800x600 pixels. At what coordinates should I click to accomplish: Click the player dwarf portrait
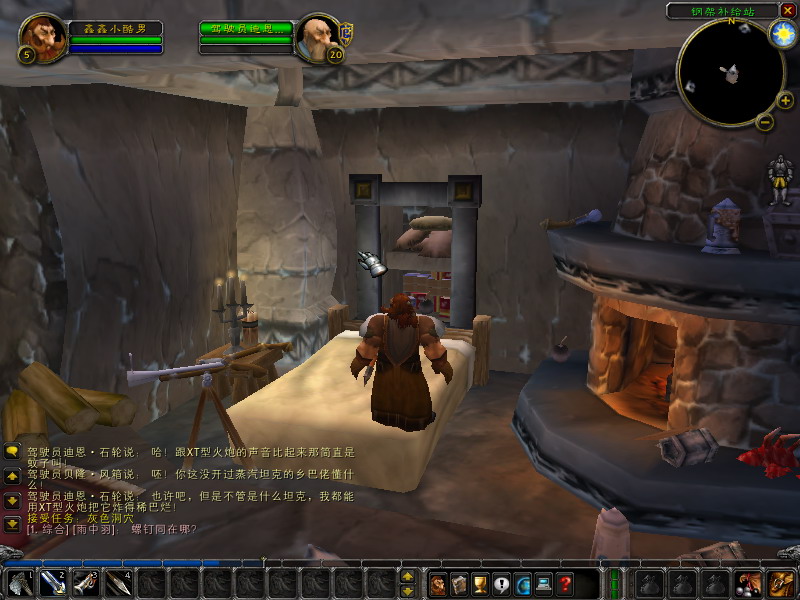[x=41, y=38]
